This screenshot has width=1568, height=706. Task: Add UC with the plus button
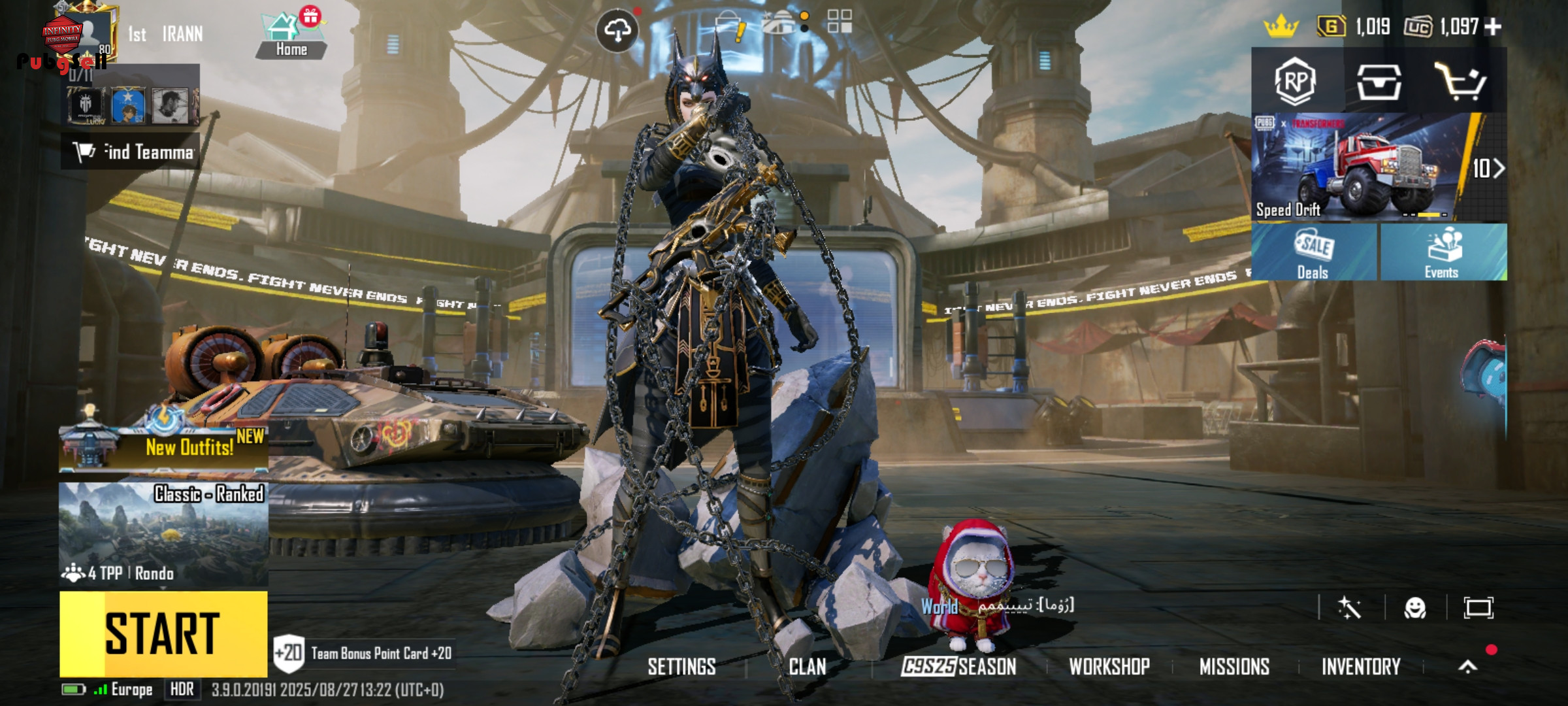[1494, 27]
